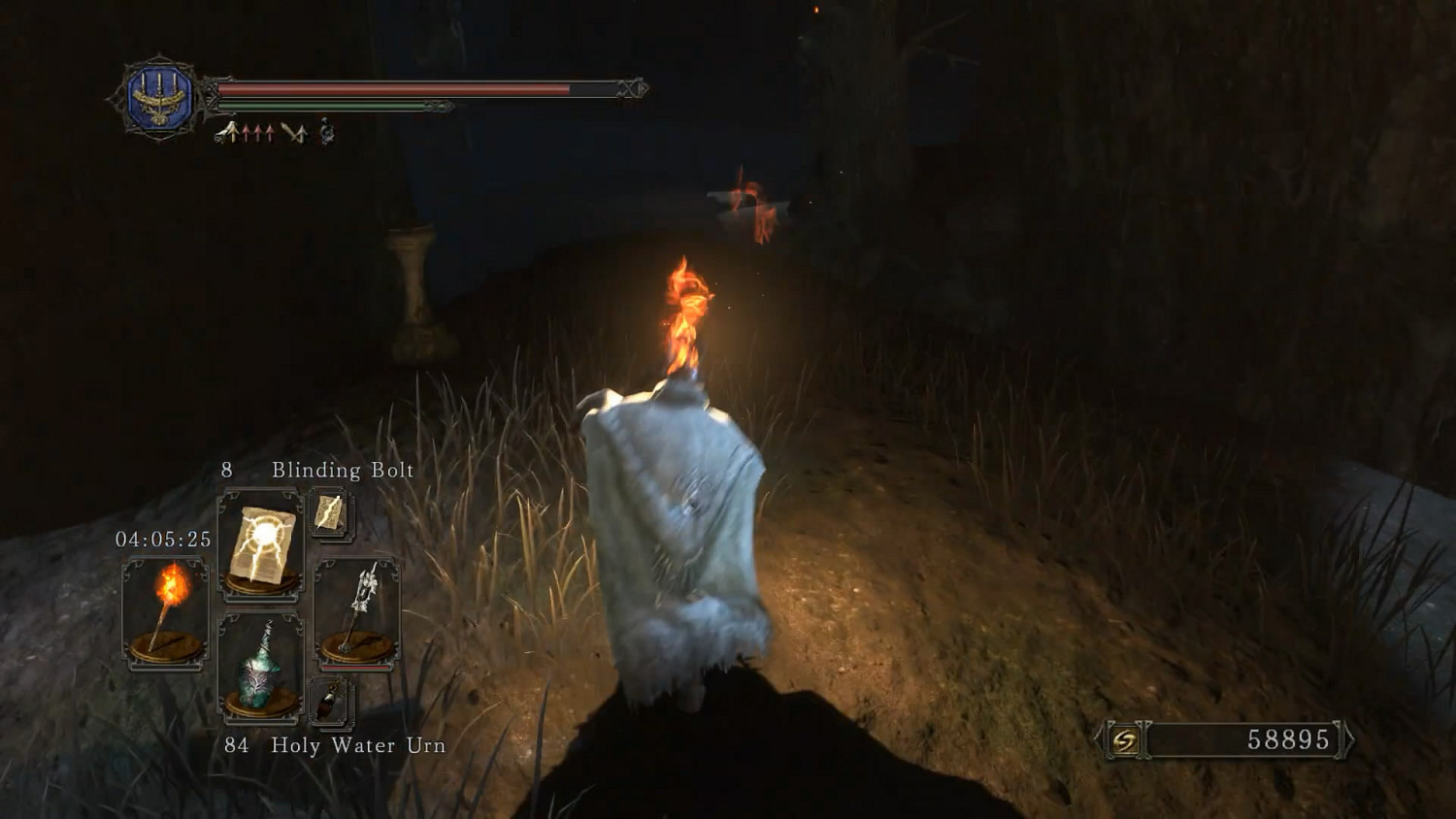Open the candelabra covenant emblem
The width and height of the screenshot is (1456, 819).
coord(160,94)
